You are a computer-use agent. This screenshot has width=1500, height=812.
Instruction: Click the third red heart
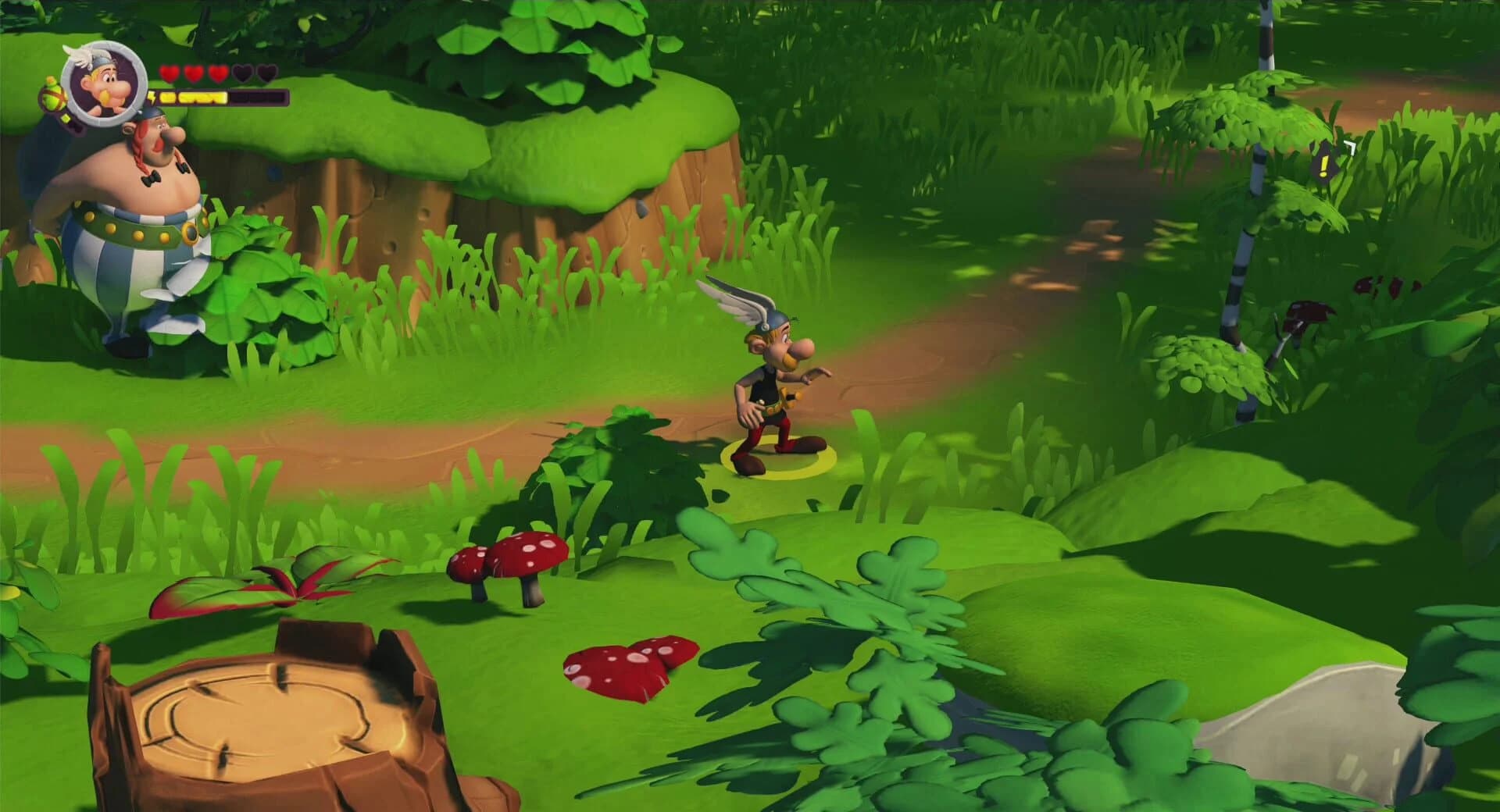click(218, 73)
